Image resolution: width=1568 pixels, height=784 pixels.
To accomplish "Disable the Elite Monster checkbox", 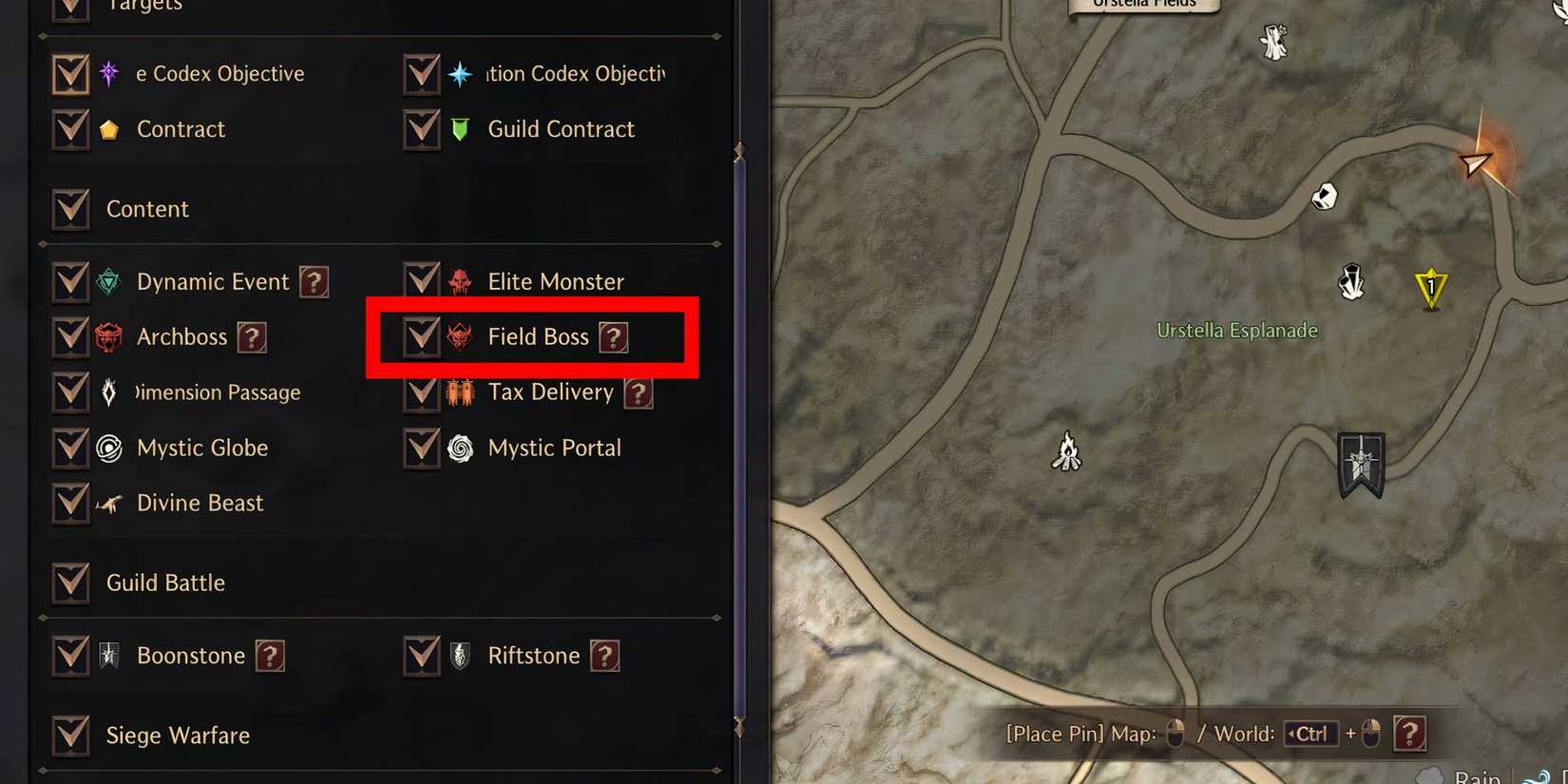I will (x=421, y=280).
